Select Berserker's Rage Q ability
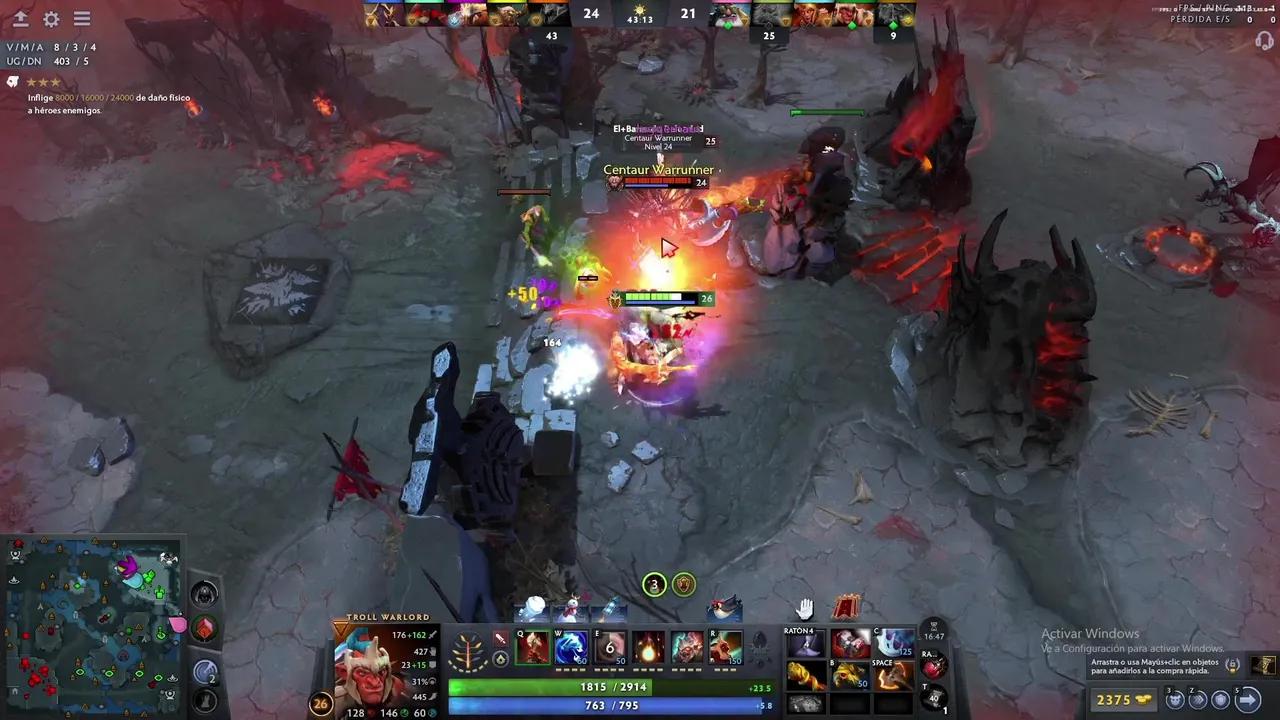Viewport: 1280px width, 720px height. point(533,647)
